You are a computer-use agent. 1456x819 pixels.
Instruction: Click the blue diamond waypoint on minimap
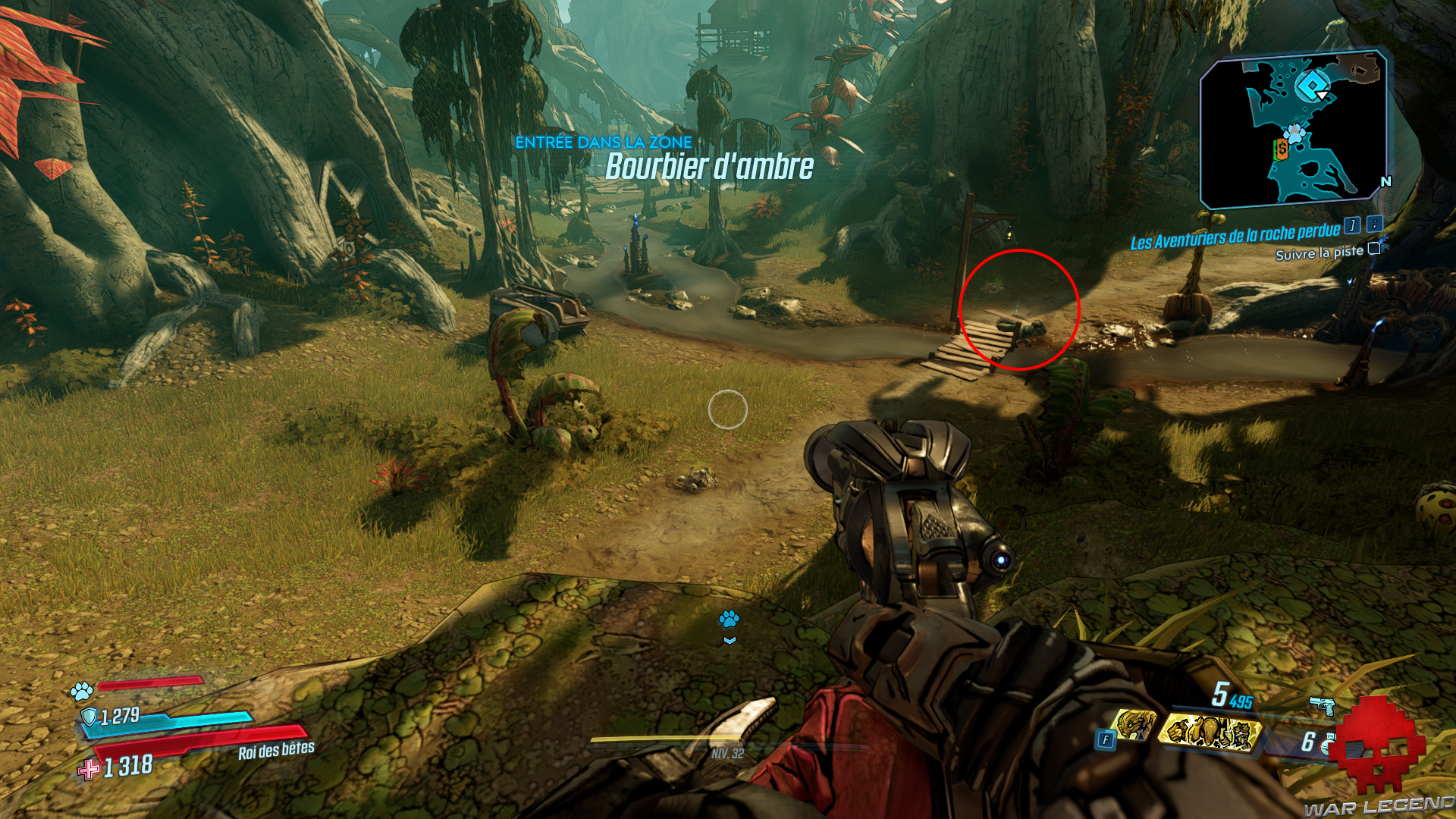pyautogui.click(x=1312, y=85)
